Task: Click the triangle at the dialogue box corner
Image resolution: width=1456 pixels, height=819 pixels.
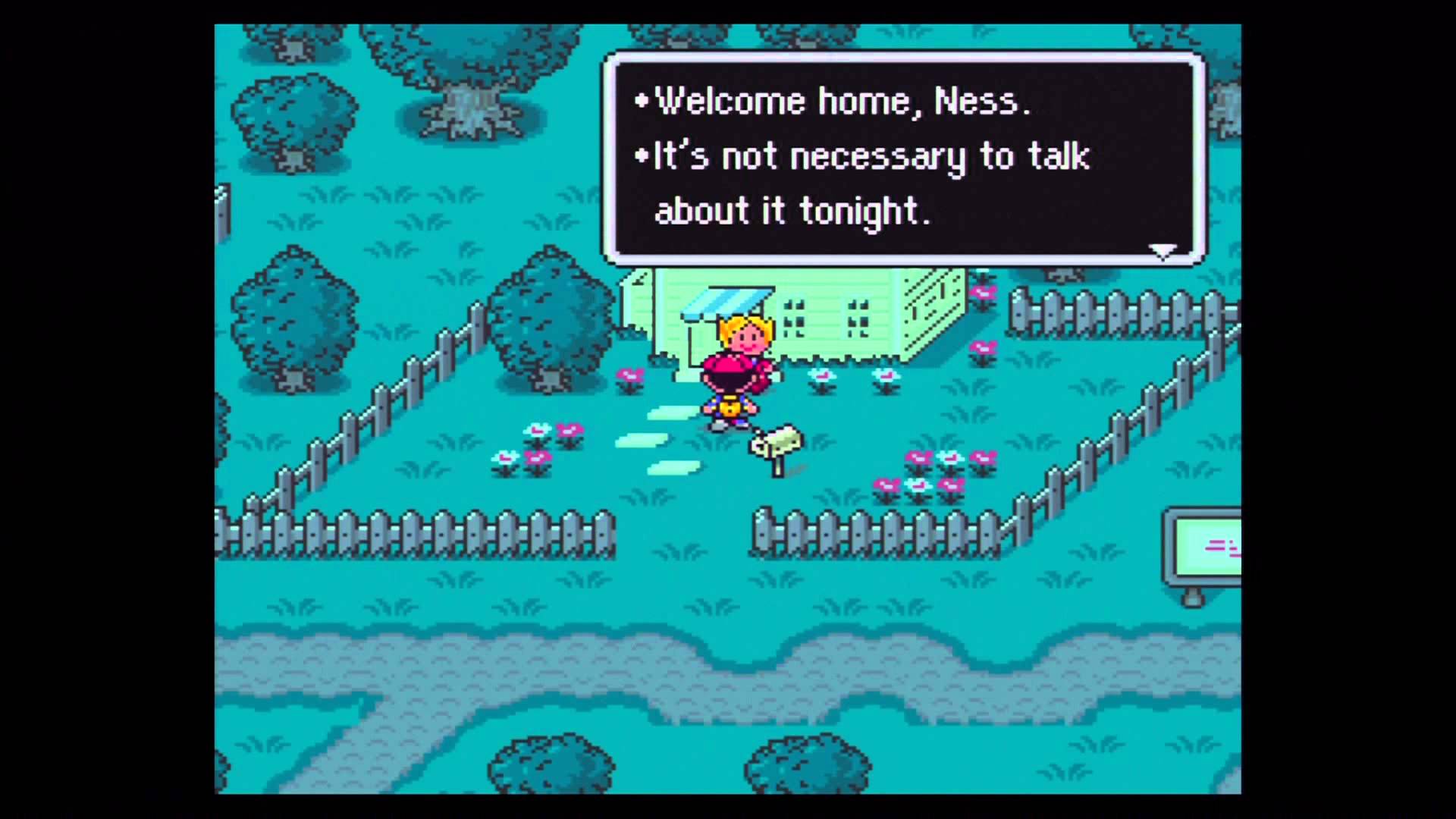Action: tap(1163, 250)
